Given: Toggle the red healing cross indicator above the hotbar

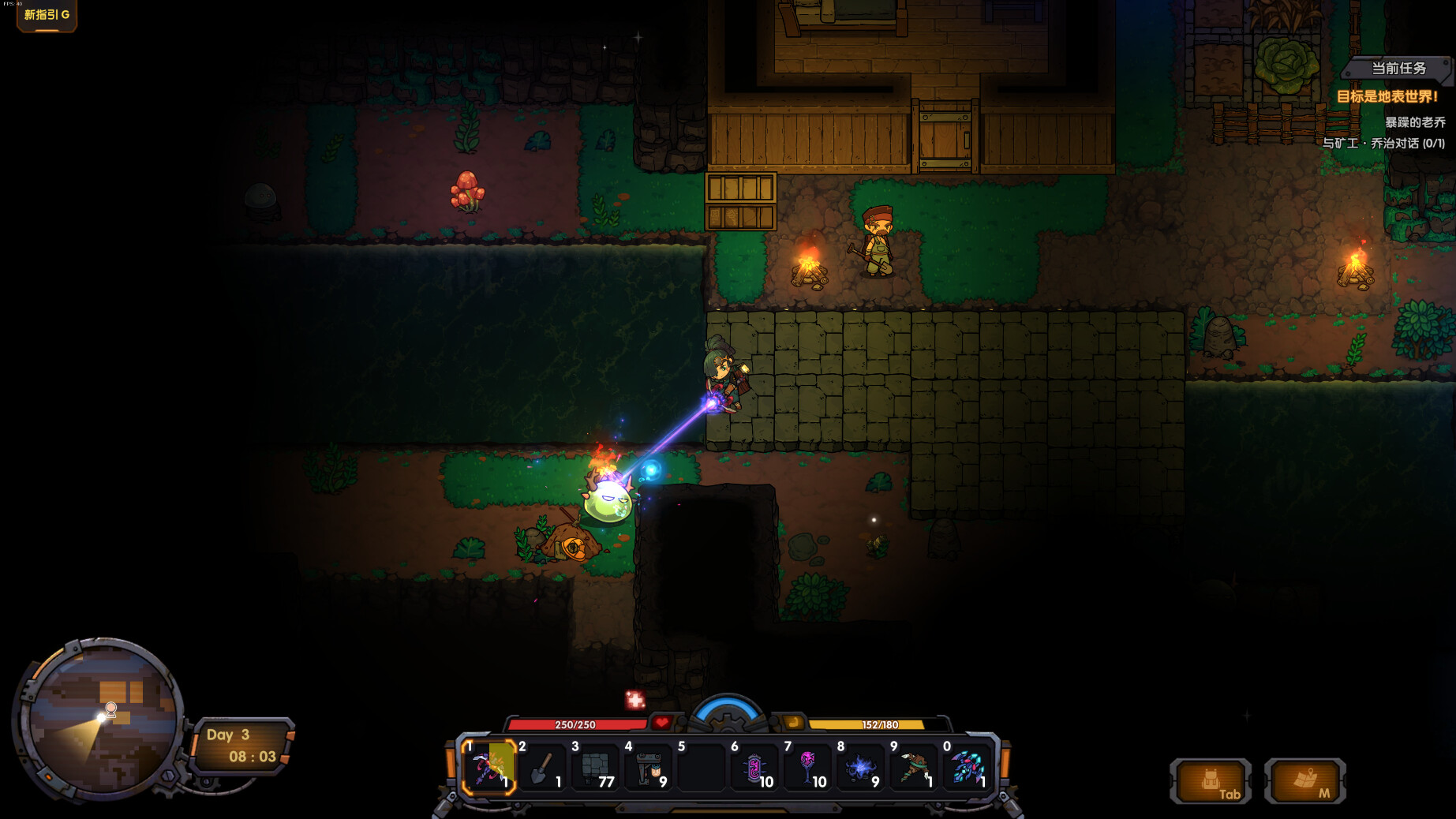Looking at the screenshot, I should pos(634,698).
